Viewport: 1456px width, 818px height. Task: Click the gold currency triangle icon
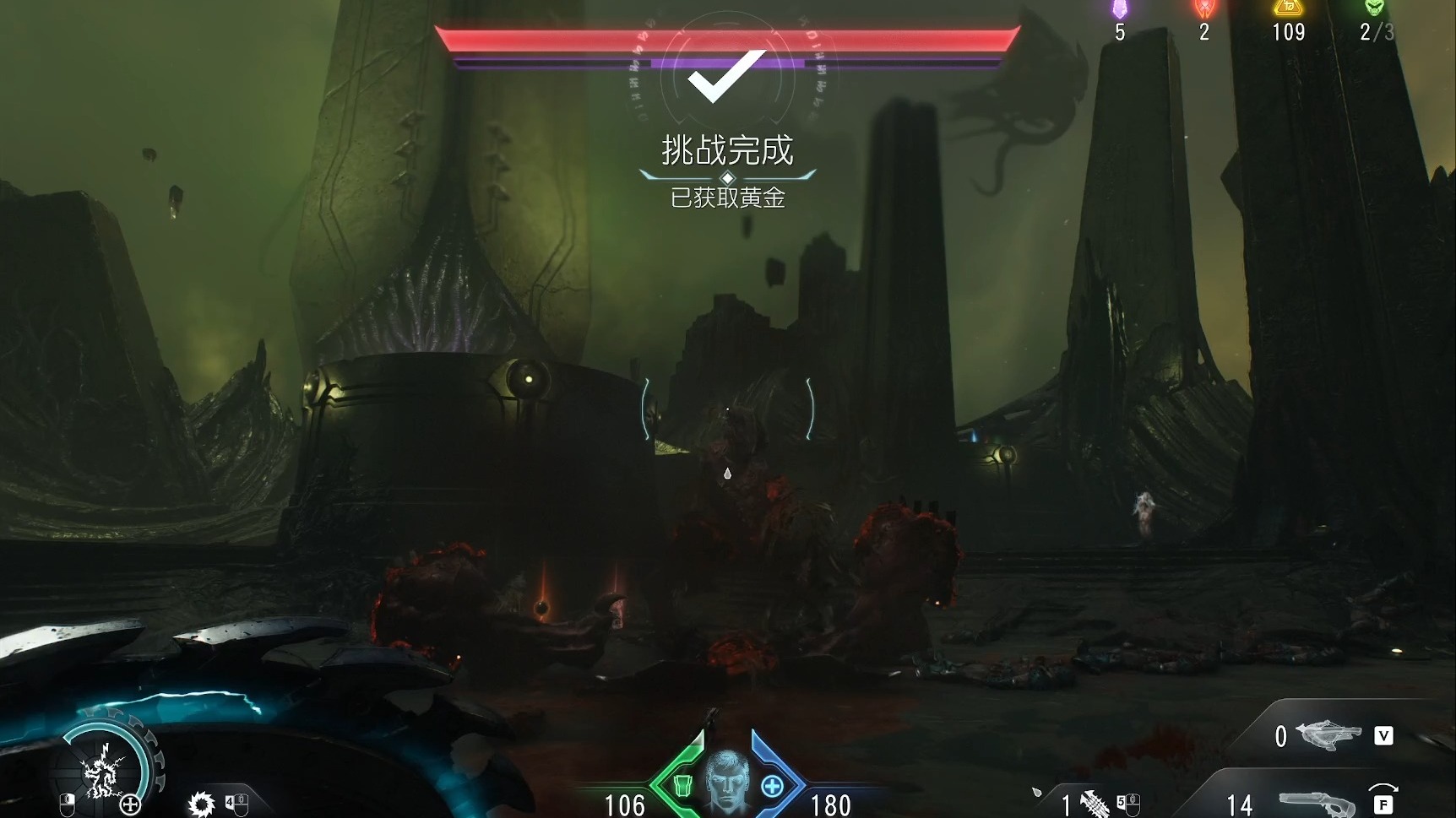click(x=1289, y=8)
